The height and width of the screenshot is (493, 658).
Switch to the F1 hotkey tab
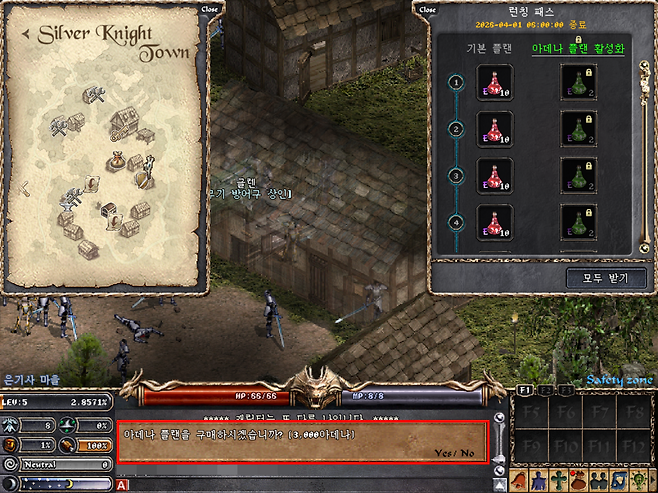[x=525, y=388]
